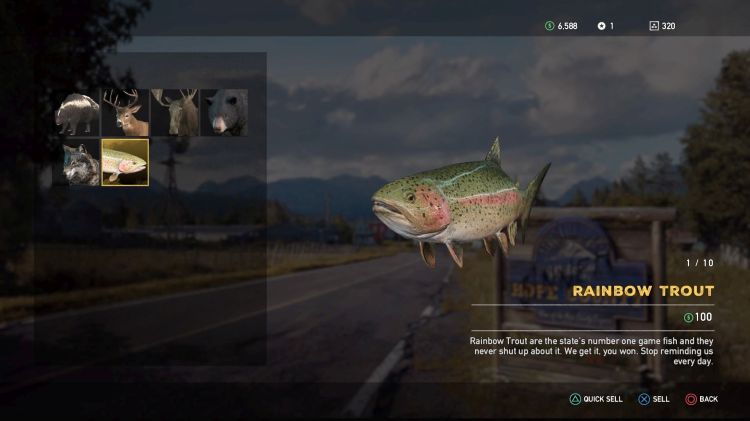
Task: Select the deer with antlers slot
Action: [x=126, y=113]
